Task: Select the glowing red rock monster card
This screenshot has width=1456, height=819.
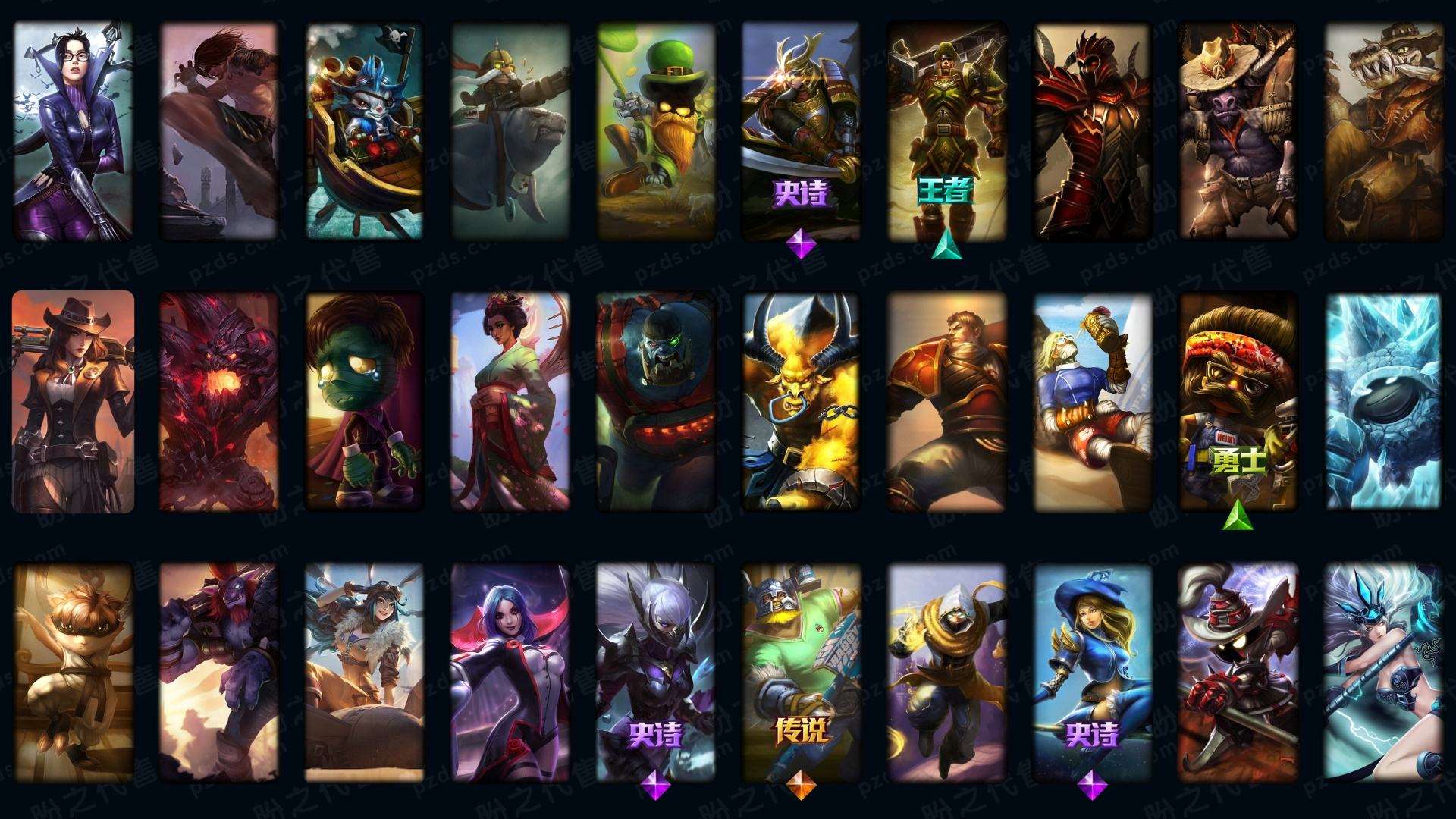Action: [x=218, y=402]
